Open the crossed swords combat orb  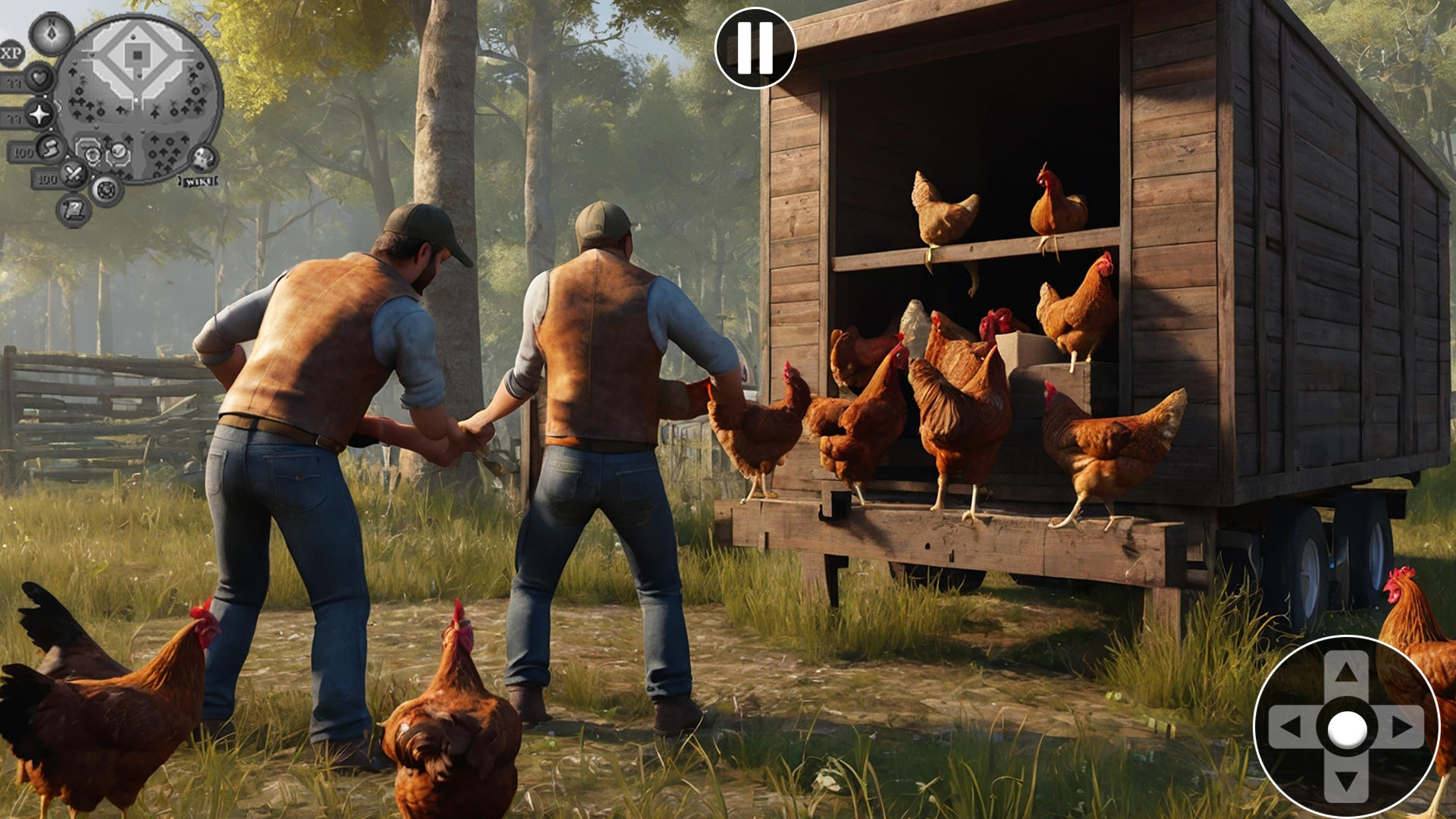73,174
